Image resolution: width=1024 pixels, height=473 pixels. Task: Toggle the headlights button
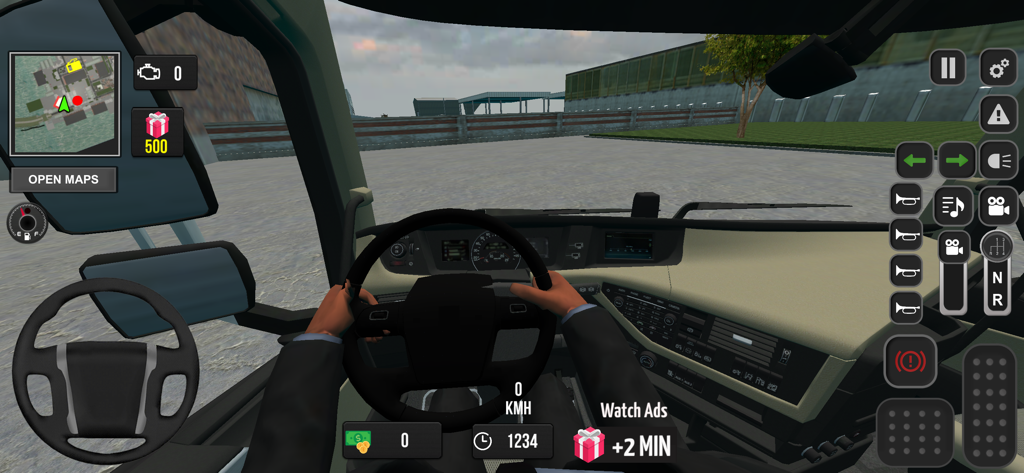point(998,160)
